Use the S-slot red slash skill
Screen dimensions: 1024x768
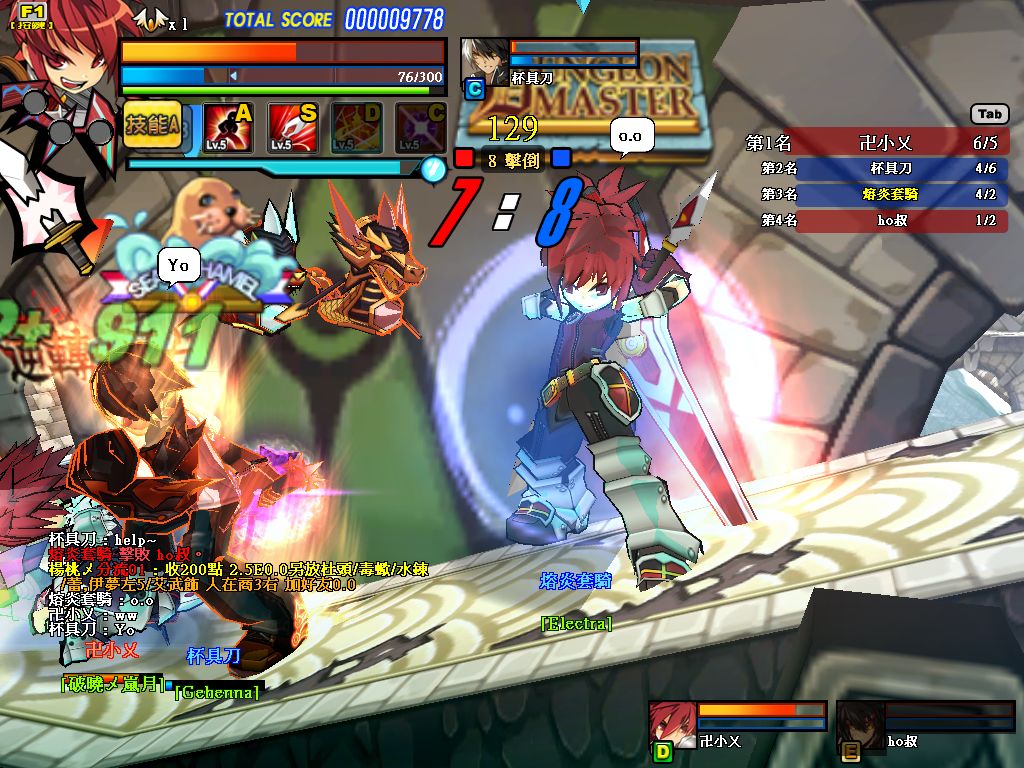click(x=292, y=128)
